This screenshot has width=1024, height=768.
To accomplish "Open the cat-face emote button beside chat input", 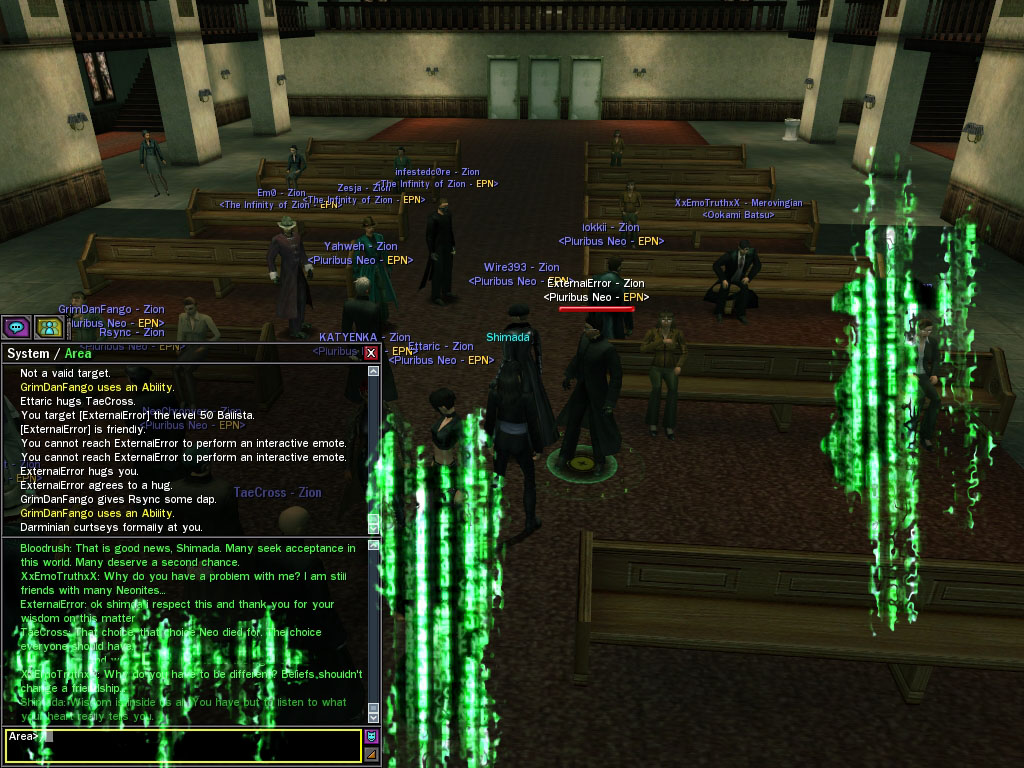I will pos(372,737).
